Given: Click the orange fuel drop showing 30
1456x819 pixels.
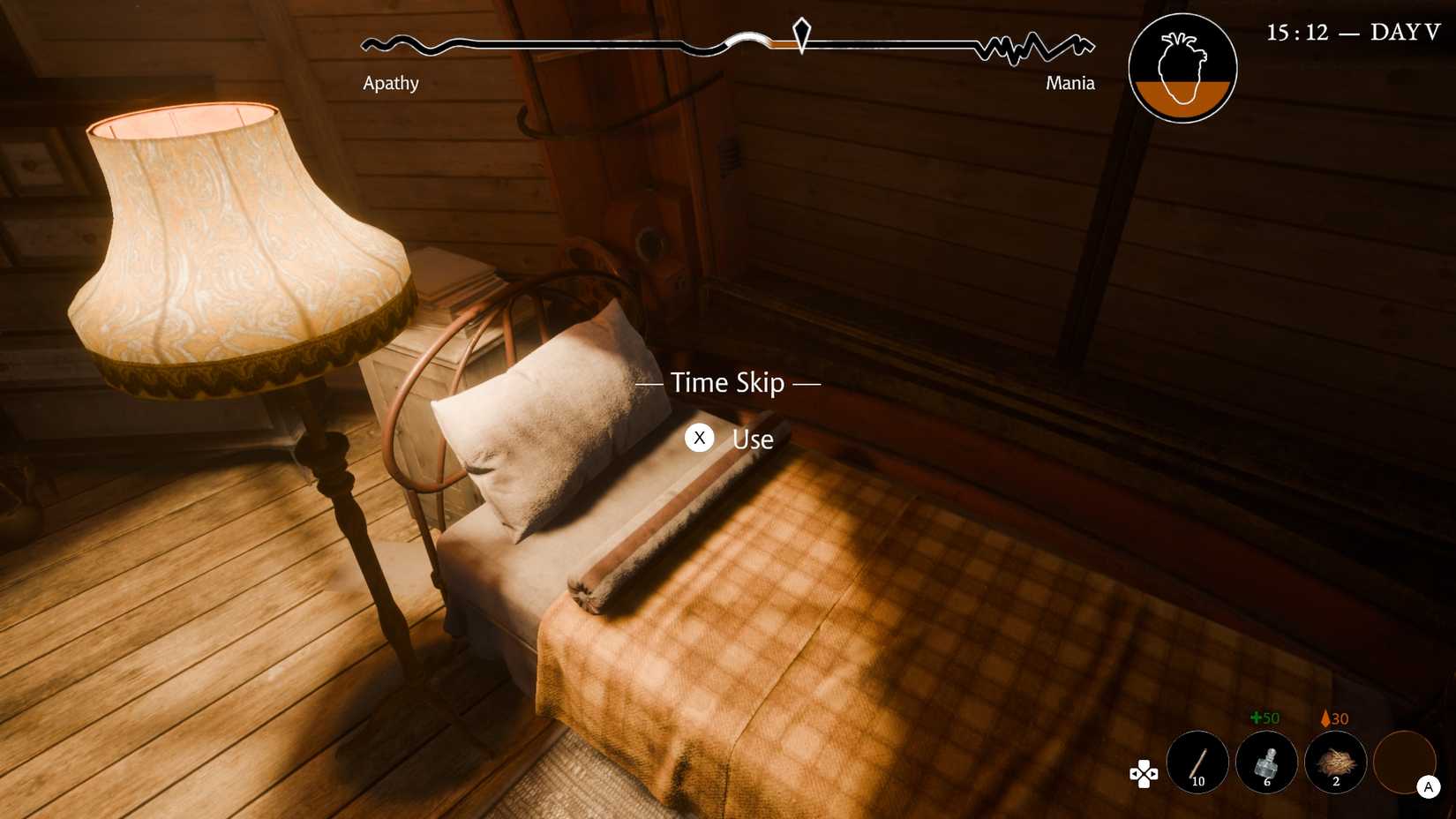Looking at the screenshot, I should pyautogui.click(x=1333, y=718).
